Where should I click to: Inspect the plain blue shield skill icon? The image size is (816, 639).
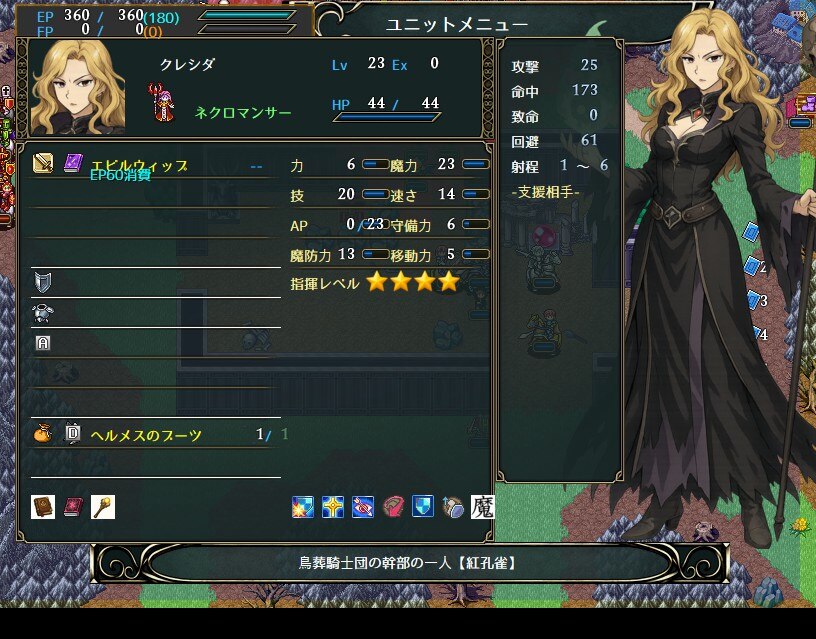[423, 507]
